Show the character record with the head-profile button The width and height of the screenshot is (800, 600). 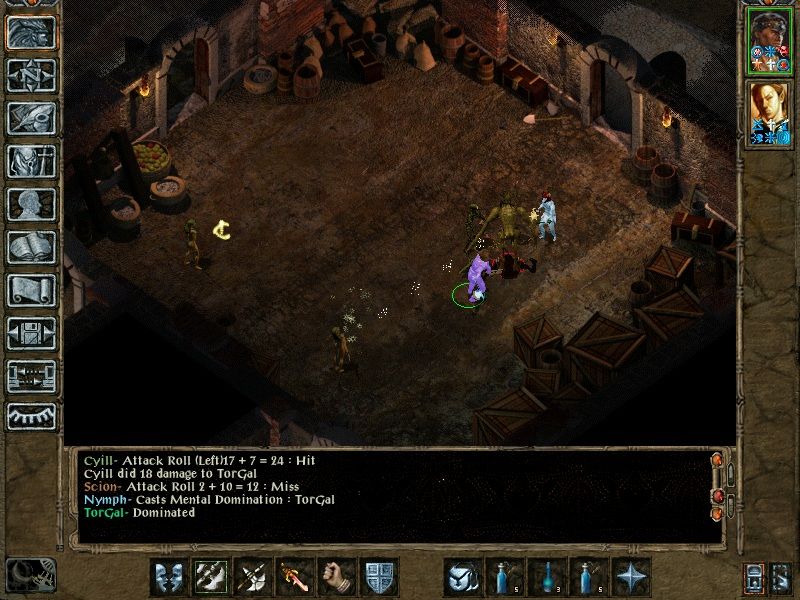[x=30, y=204]
